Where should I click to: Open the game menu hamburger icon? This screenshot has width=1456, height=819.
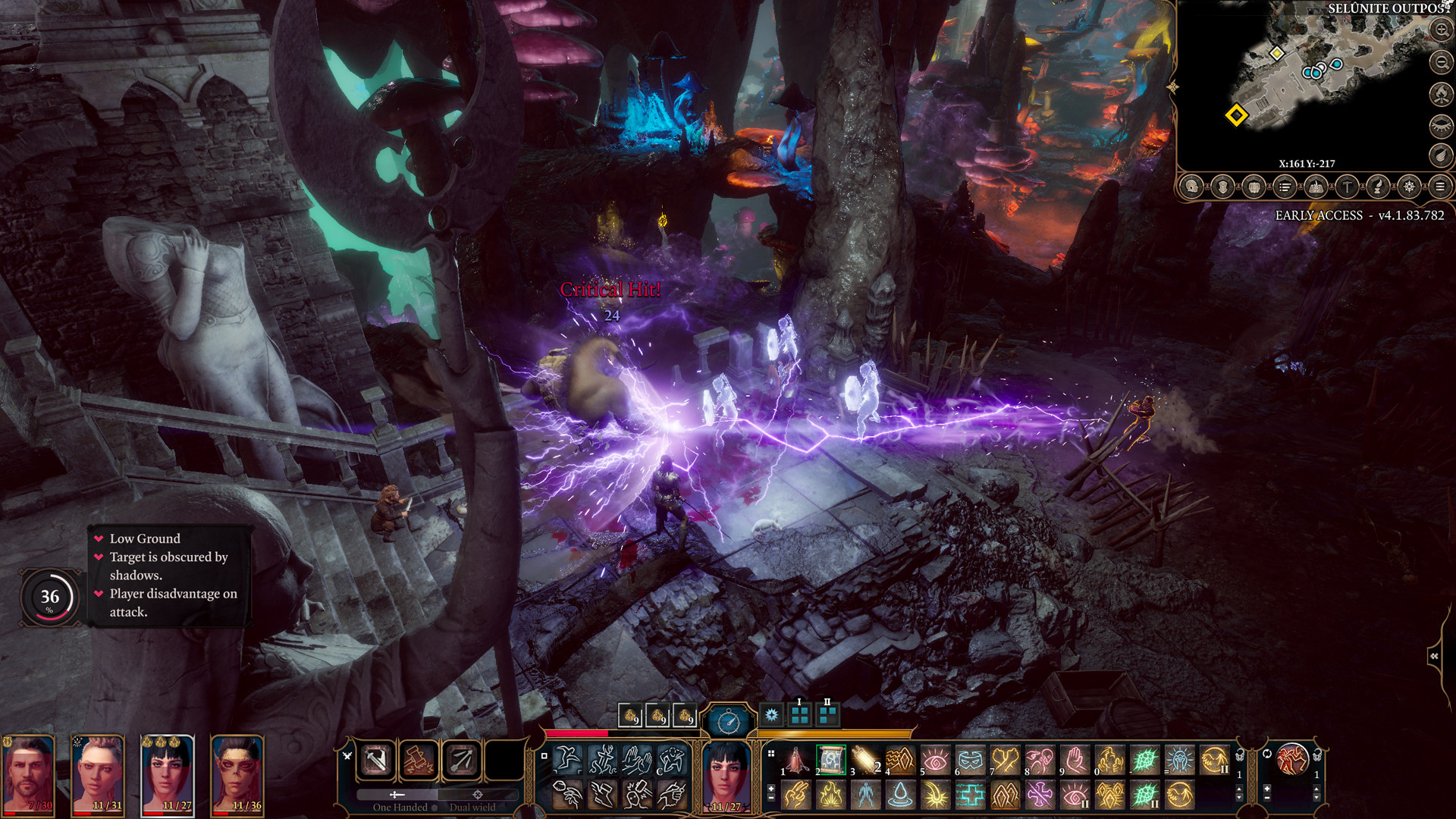[1442, 187]
